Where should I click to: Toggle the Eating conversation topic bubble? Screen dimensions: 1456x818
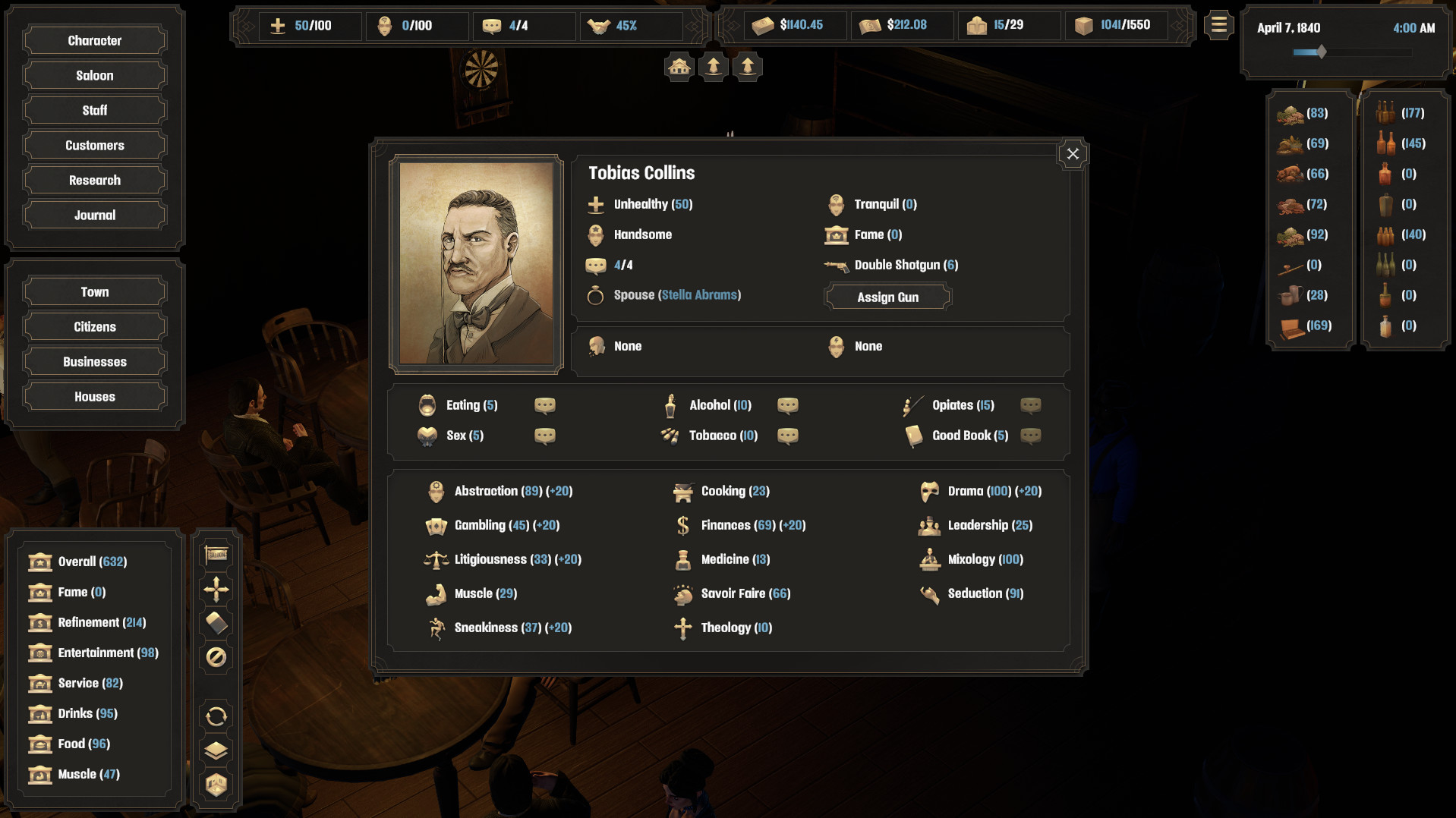click(x=544, y=405)
